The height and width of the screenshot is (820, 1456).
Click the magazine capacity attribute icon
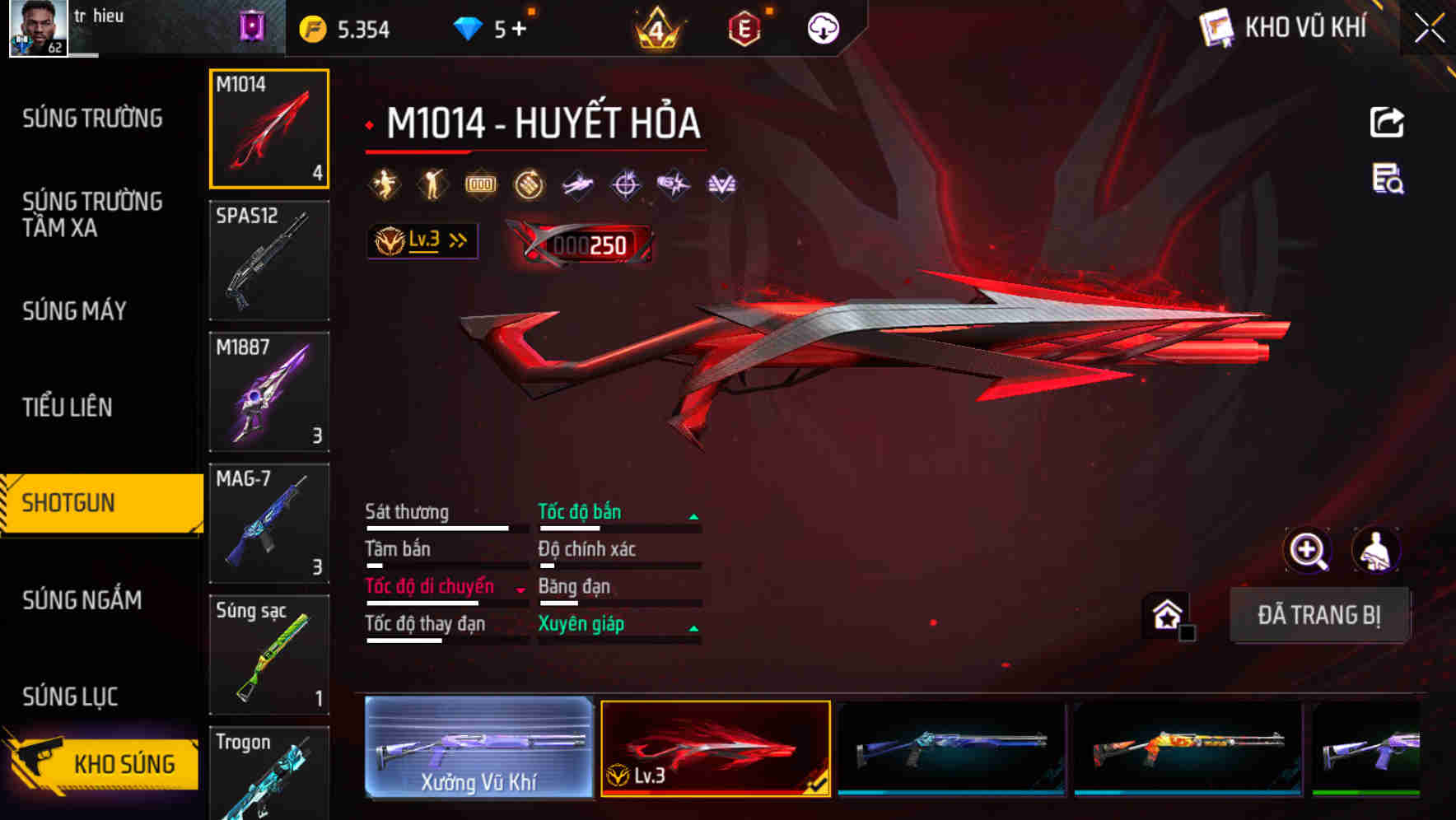tap(481, 184)
